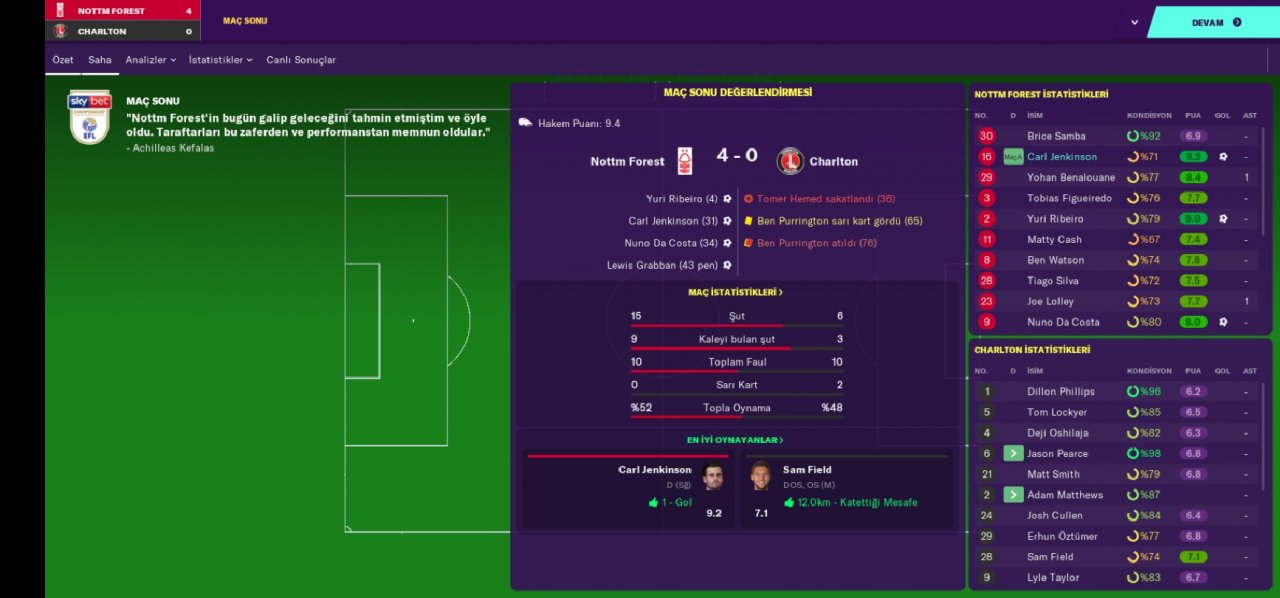This screenshot has height=598, width=1280.
Task: Open the Charlton club badge in header
Action: click(x=59, y=31)
